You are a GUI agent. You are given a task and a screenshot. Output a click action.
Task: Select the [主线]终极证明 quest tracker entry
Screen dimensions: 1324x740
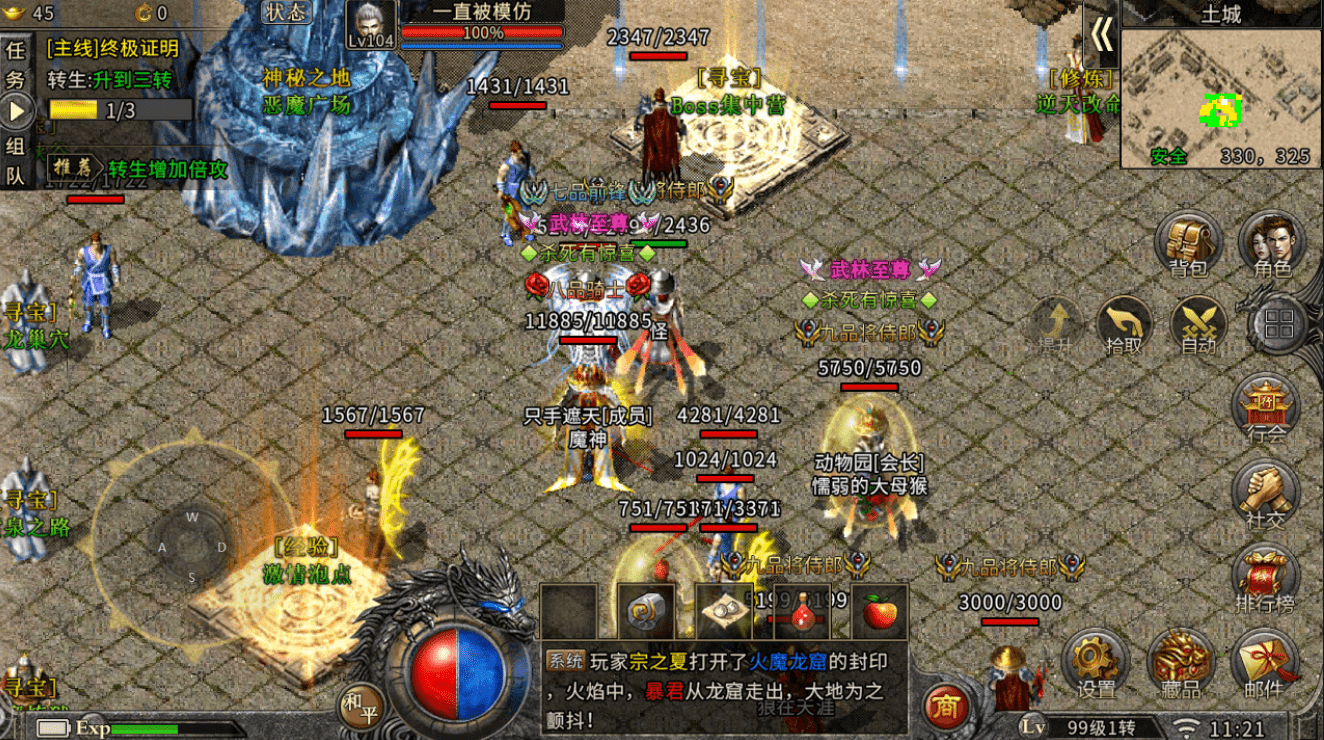coord(113,48)
